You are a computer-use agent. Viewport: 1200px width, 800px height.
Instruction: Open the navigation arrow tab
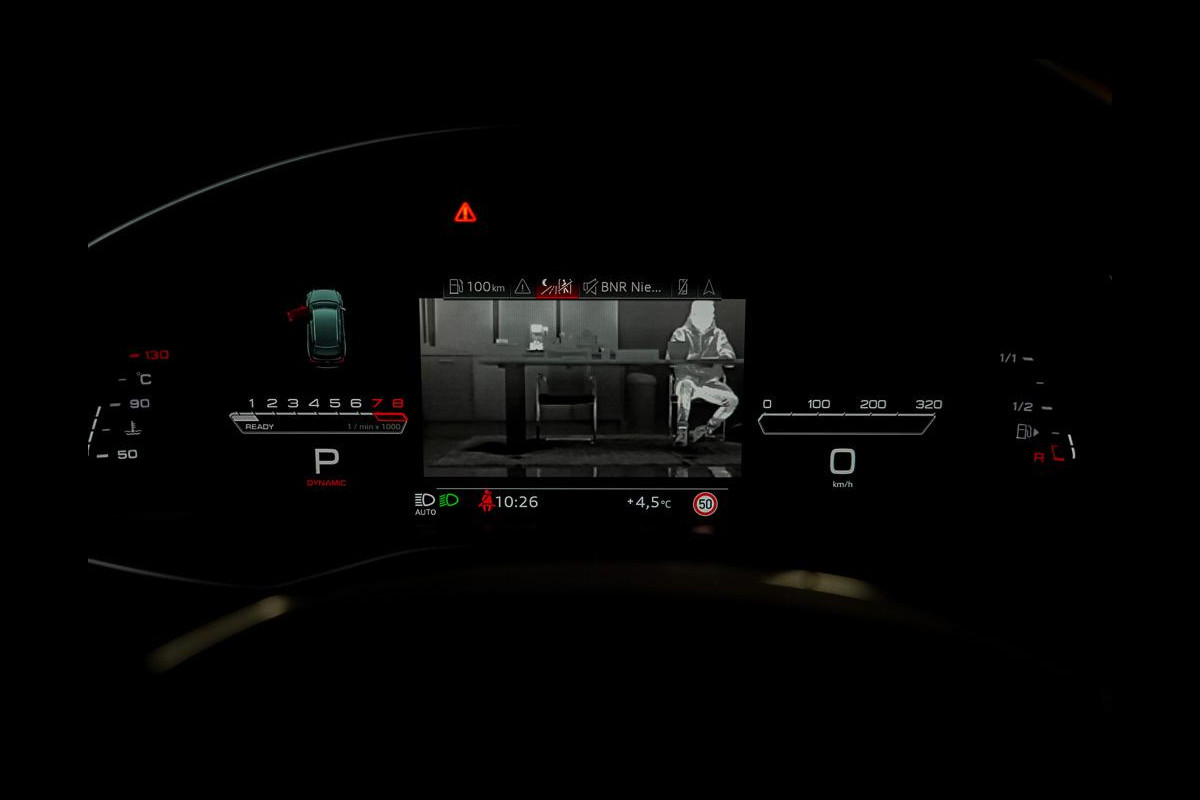pyautogui.click(x=709, y=287)
